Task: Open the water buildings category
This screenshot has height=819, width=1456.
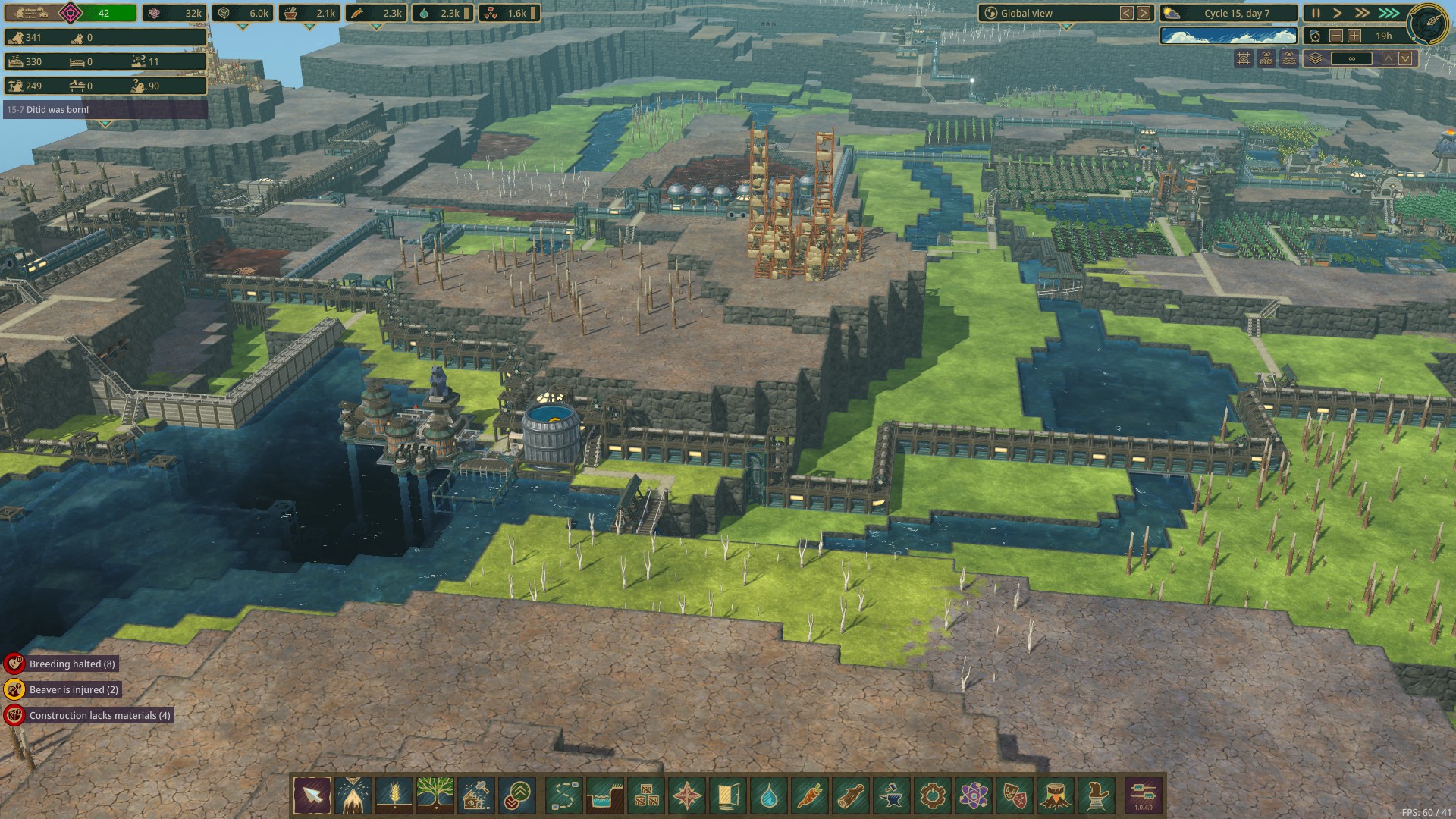Action: tap(769, 795)
